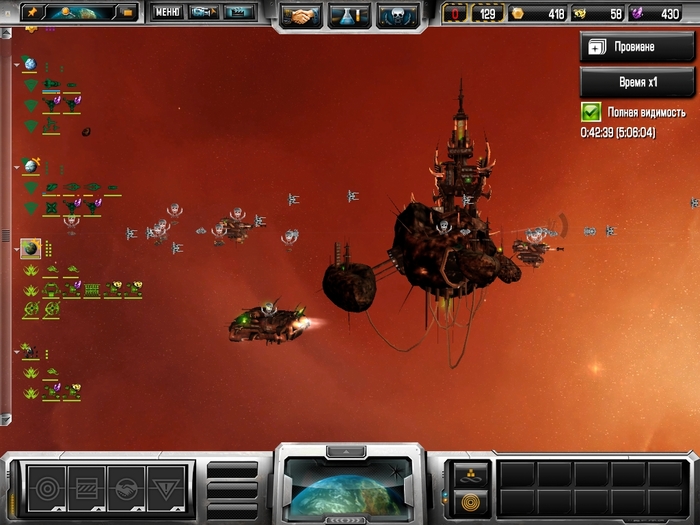Screen dimensions: 700x525
Task: Change game speed with Время x1
Action: [x=637, y=82]
